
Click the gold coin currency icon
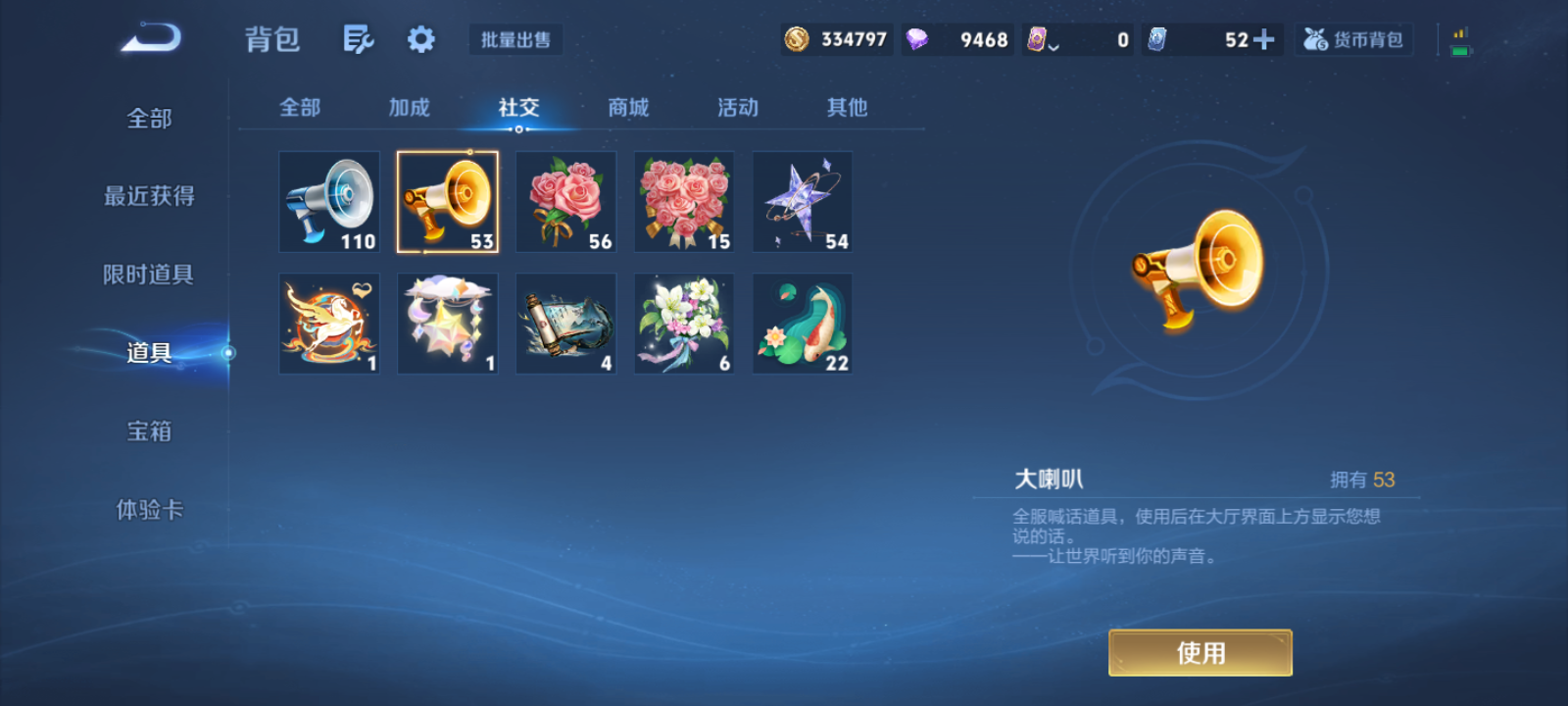796,37
